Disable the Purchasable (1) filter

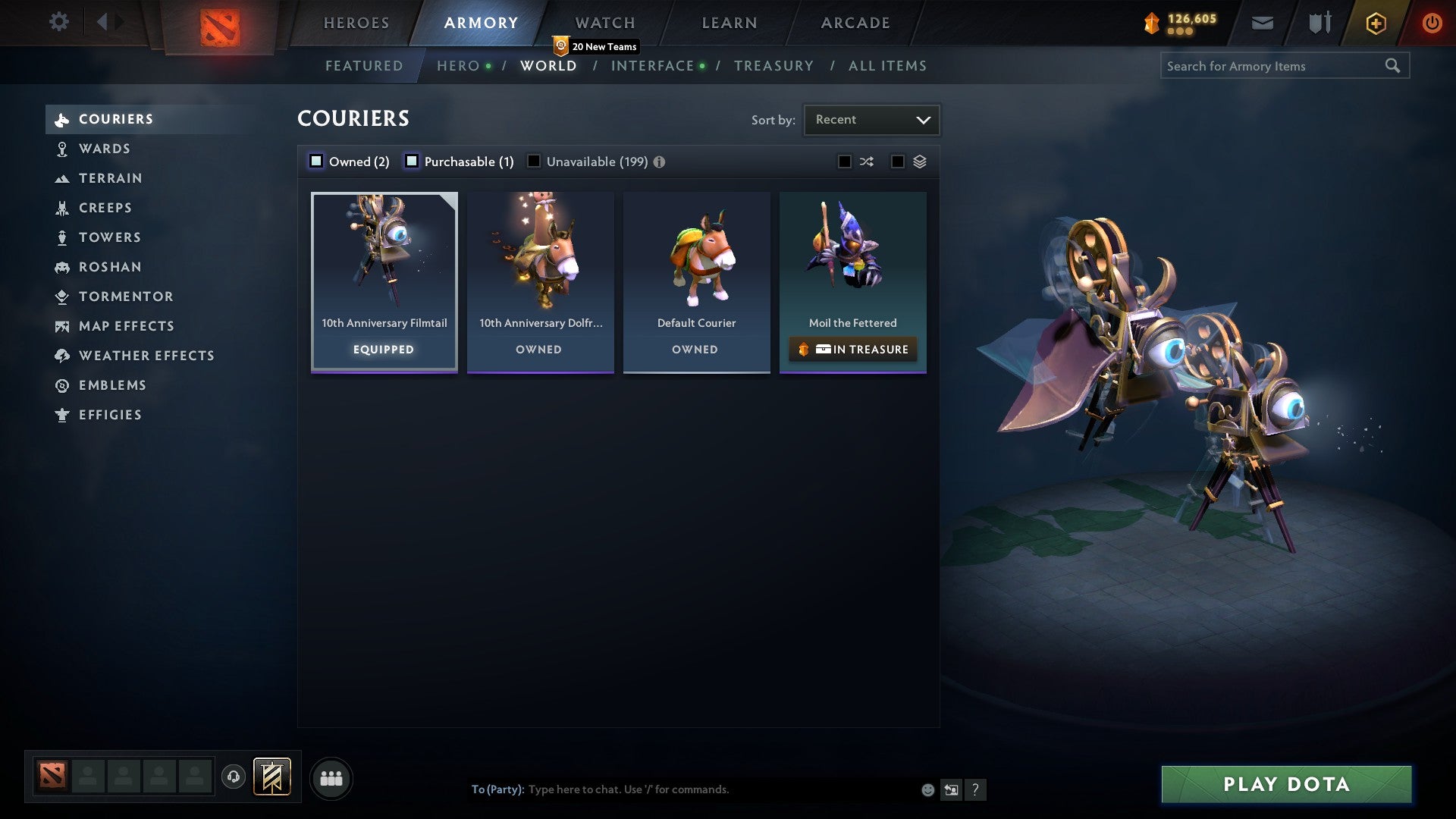point(413,161)
